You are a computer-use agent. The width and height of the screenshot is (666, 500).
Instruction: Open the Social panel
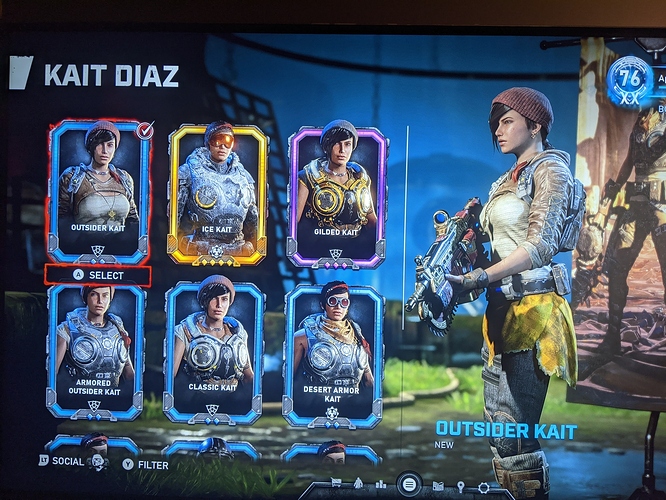point(62,461)
